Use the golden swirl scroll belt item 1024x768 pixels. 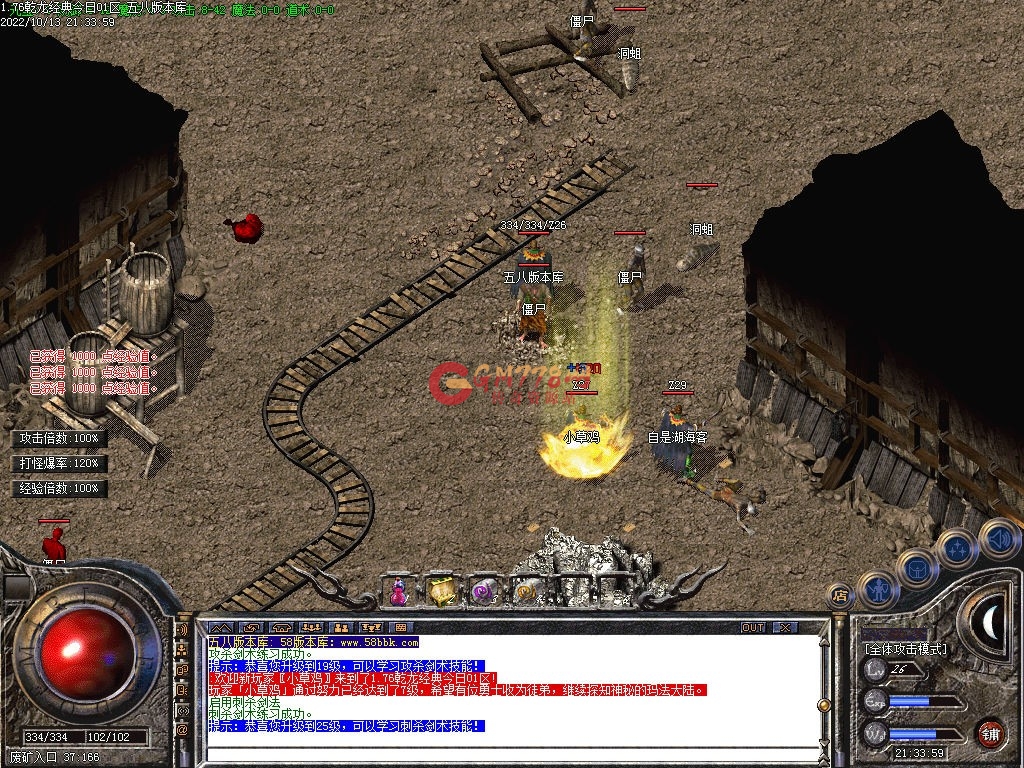coord(524,591)
